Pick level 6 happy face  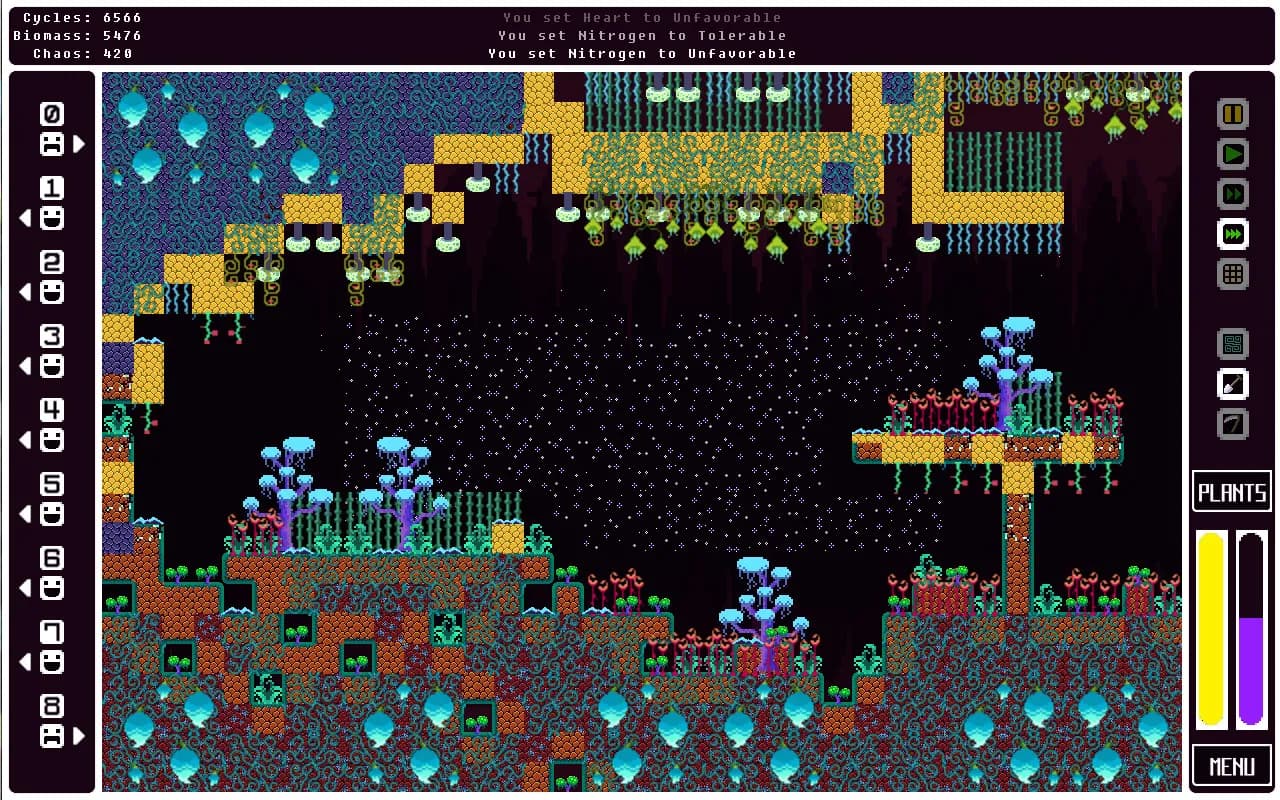coord(52,588)
